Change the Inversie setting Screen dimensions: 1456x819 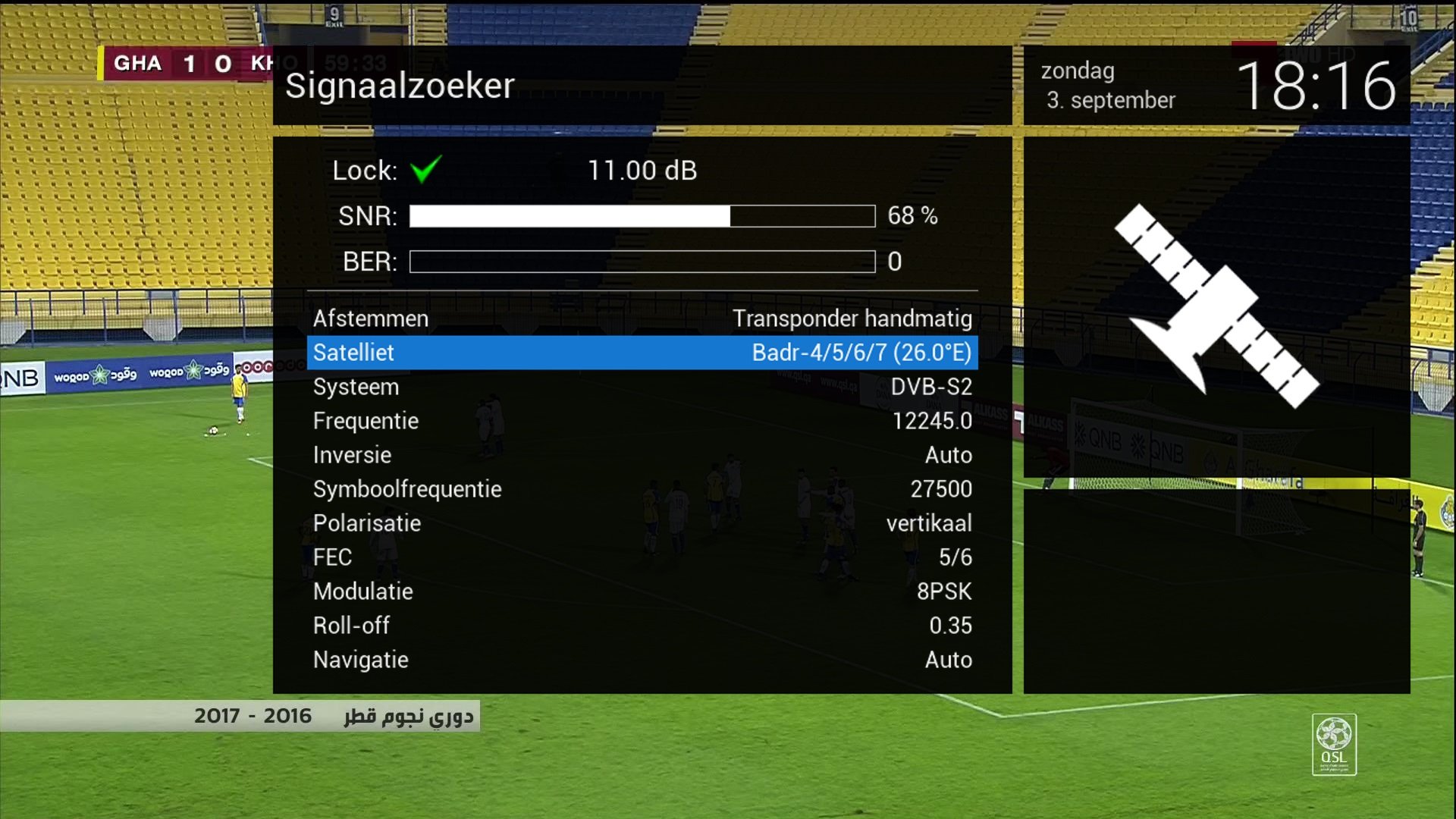642,455
